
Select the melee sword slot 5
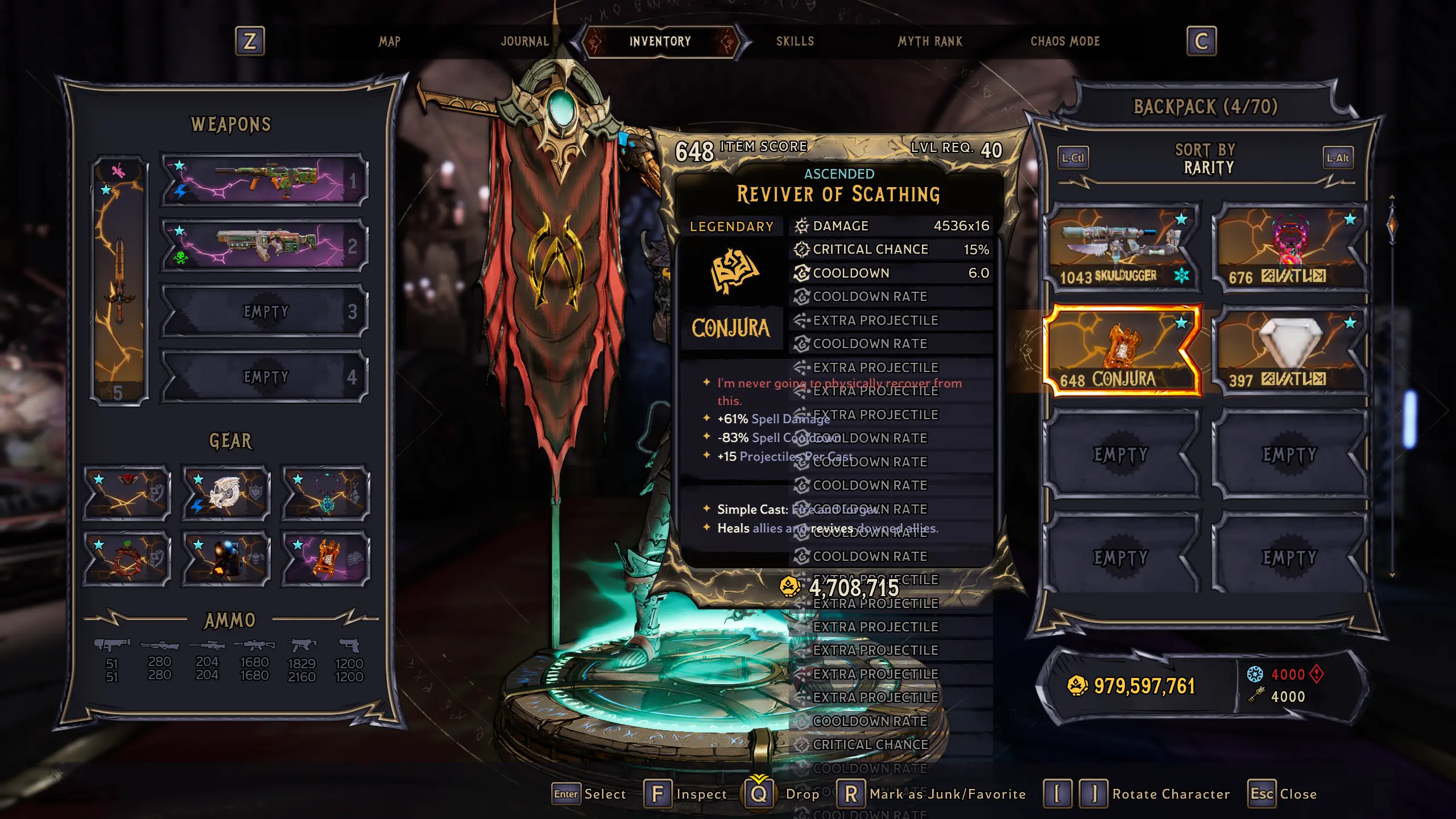(119, 280)
